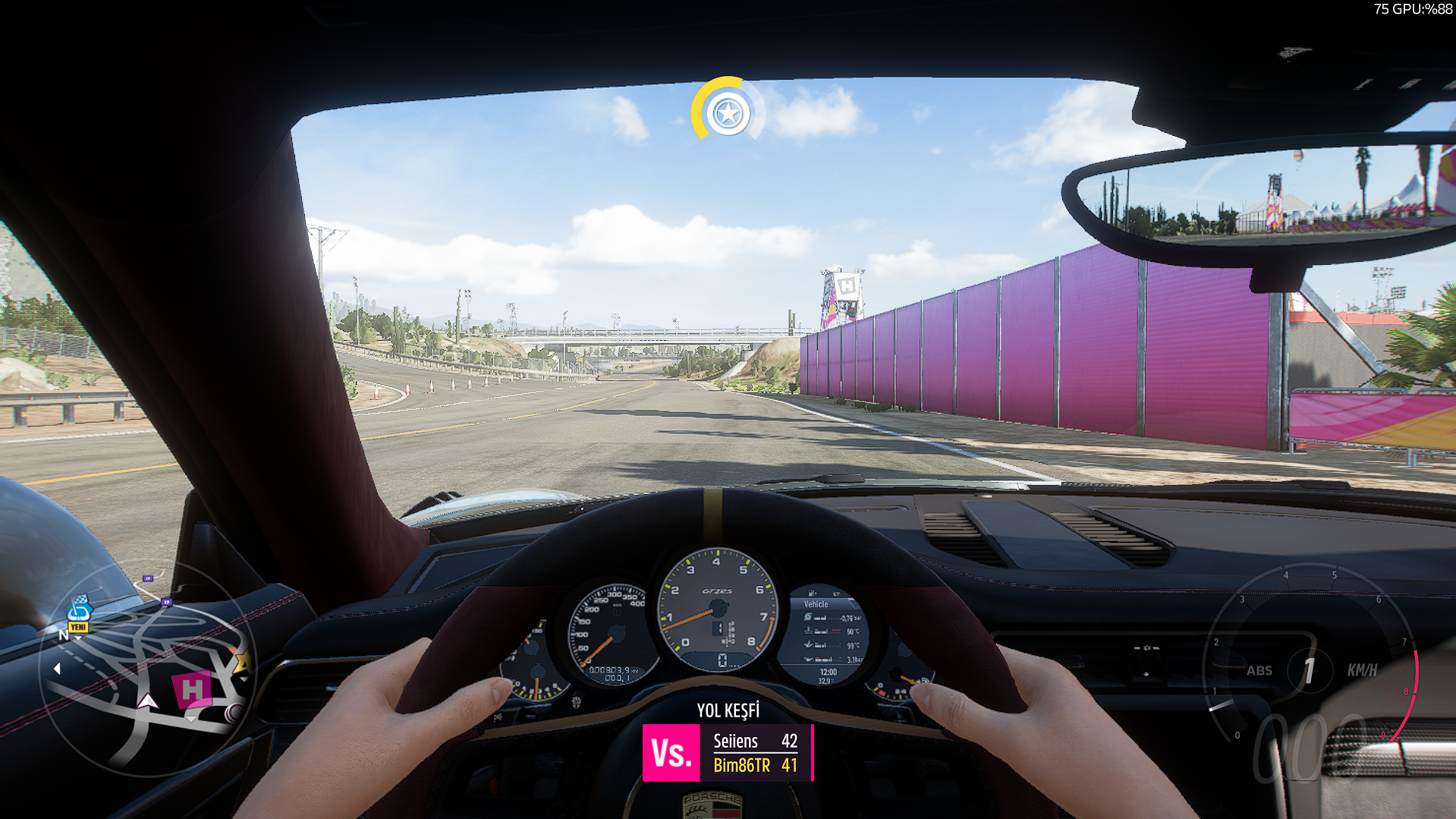Select rival Seiiens in the Vs. panel

point(754,741)
